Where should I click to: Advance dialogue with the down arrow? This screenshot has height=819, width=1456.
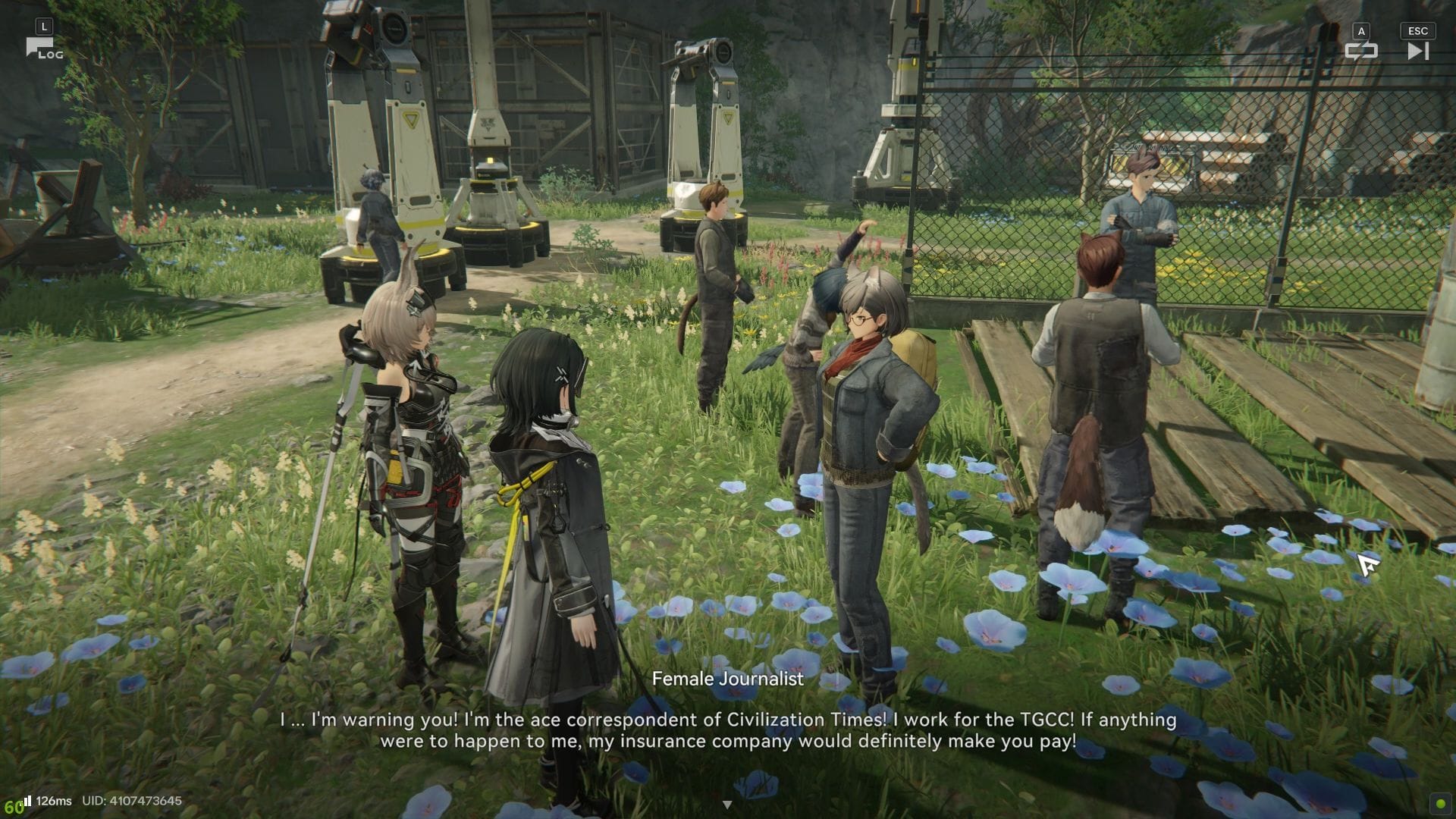[x=727, y=805]
